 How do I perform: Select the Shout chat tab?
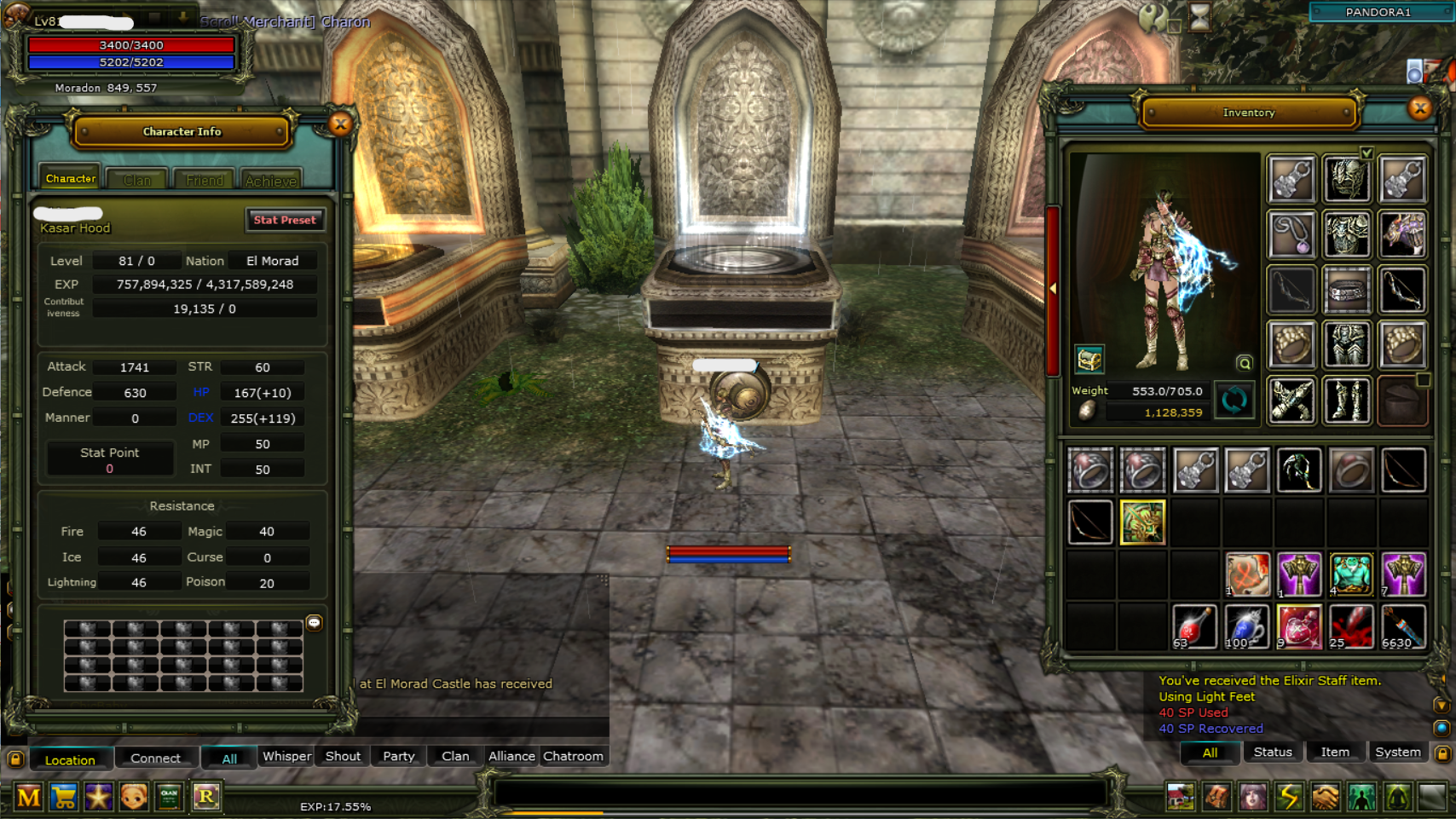(343, 756)
